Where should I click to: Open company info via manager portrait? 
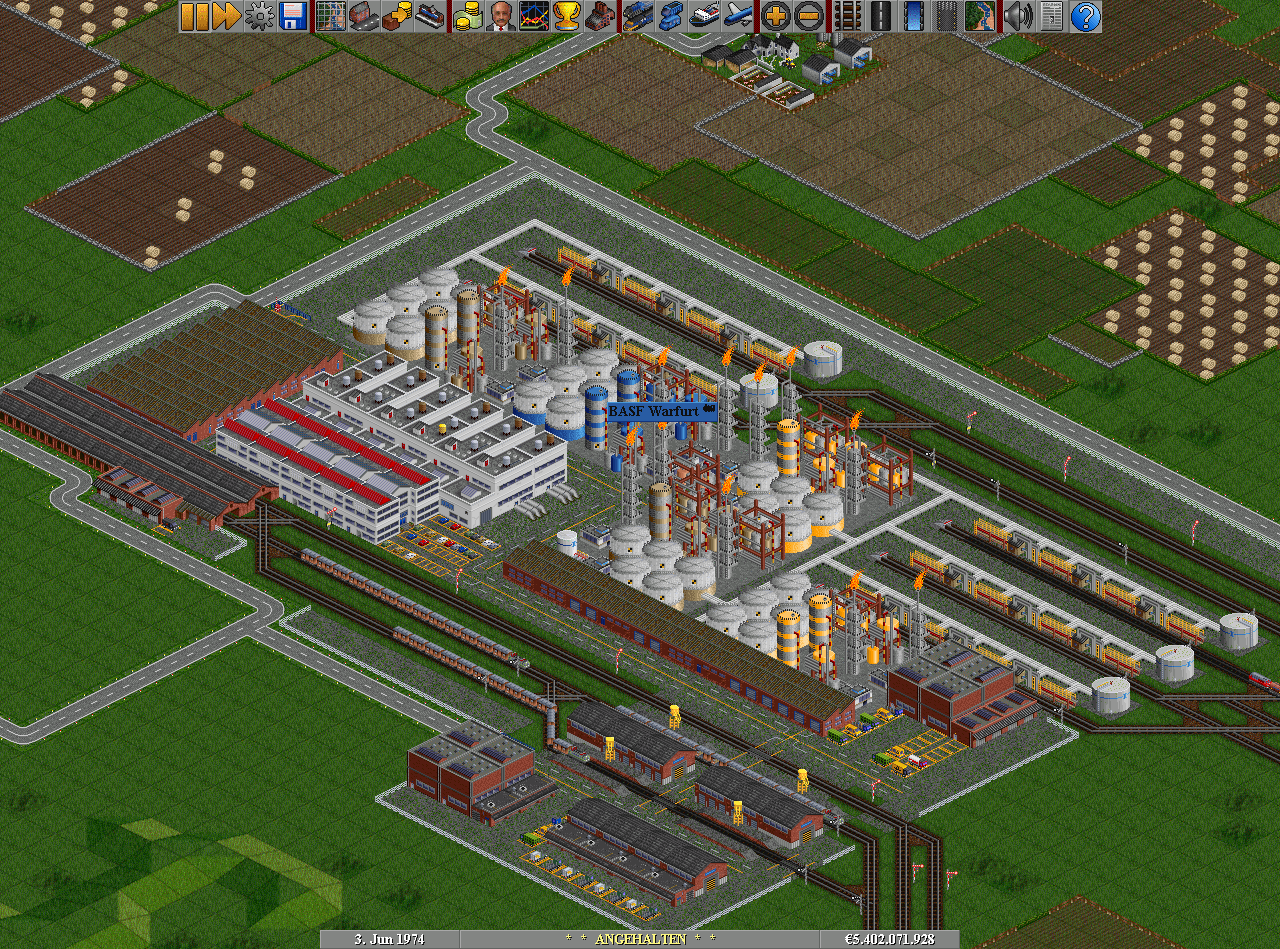[x=500, y=16]
